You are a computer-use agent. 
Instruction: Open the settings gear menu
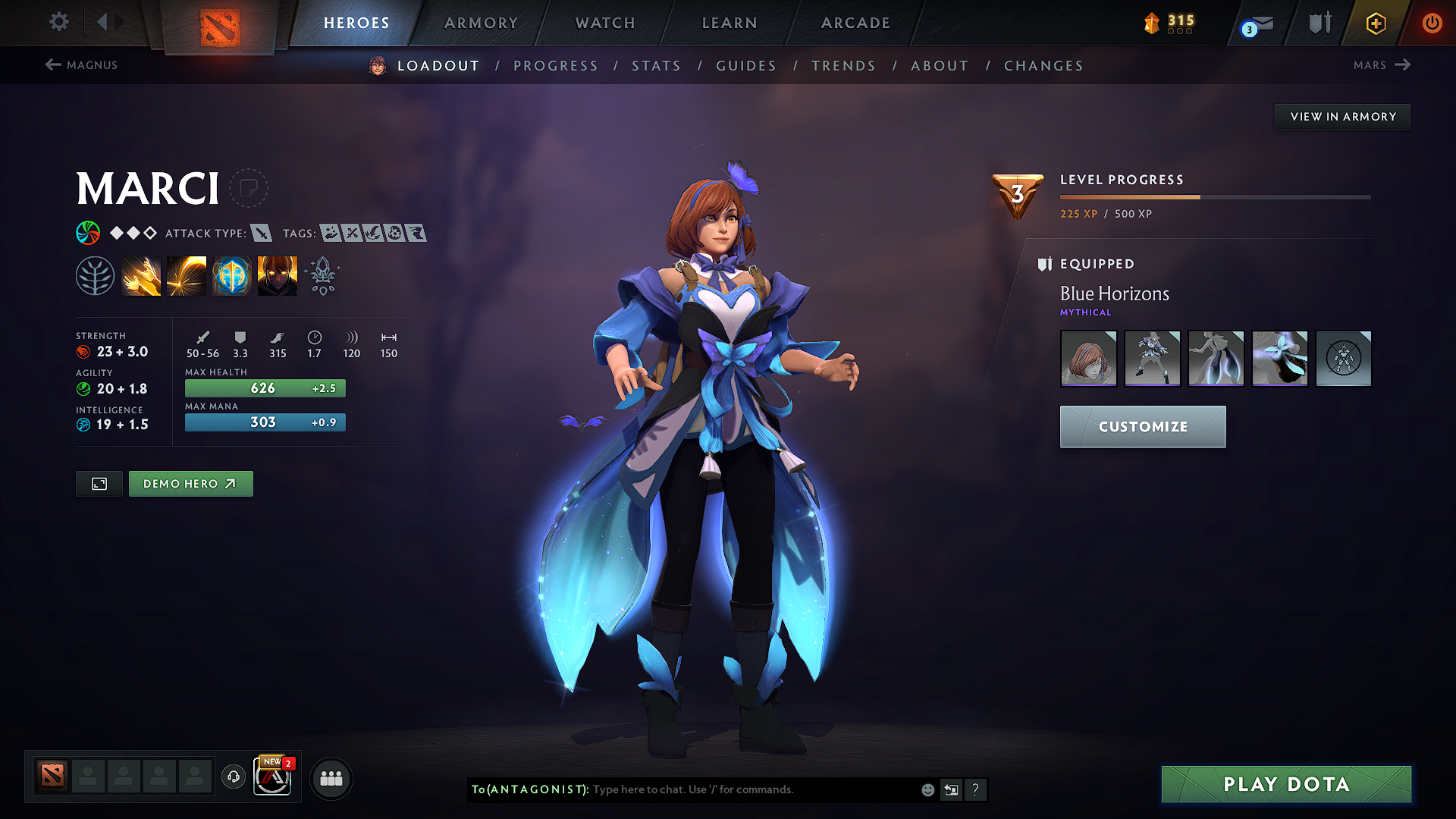[x=58, y=22]
